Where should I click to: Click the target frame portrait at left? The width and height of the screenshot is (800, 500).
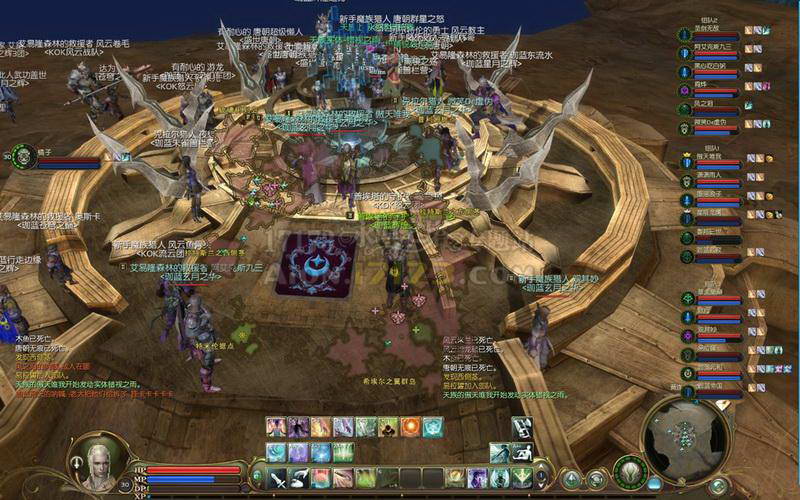(x=20, y=157)
